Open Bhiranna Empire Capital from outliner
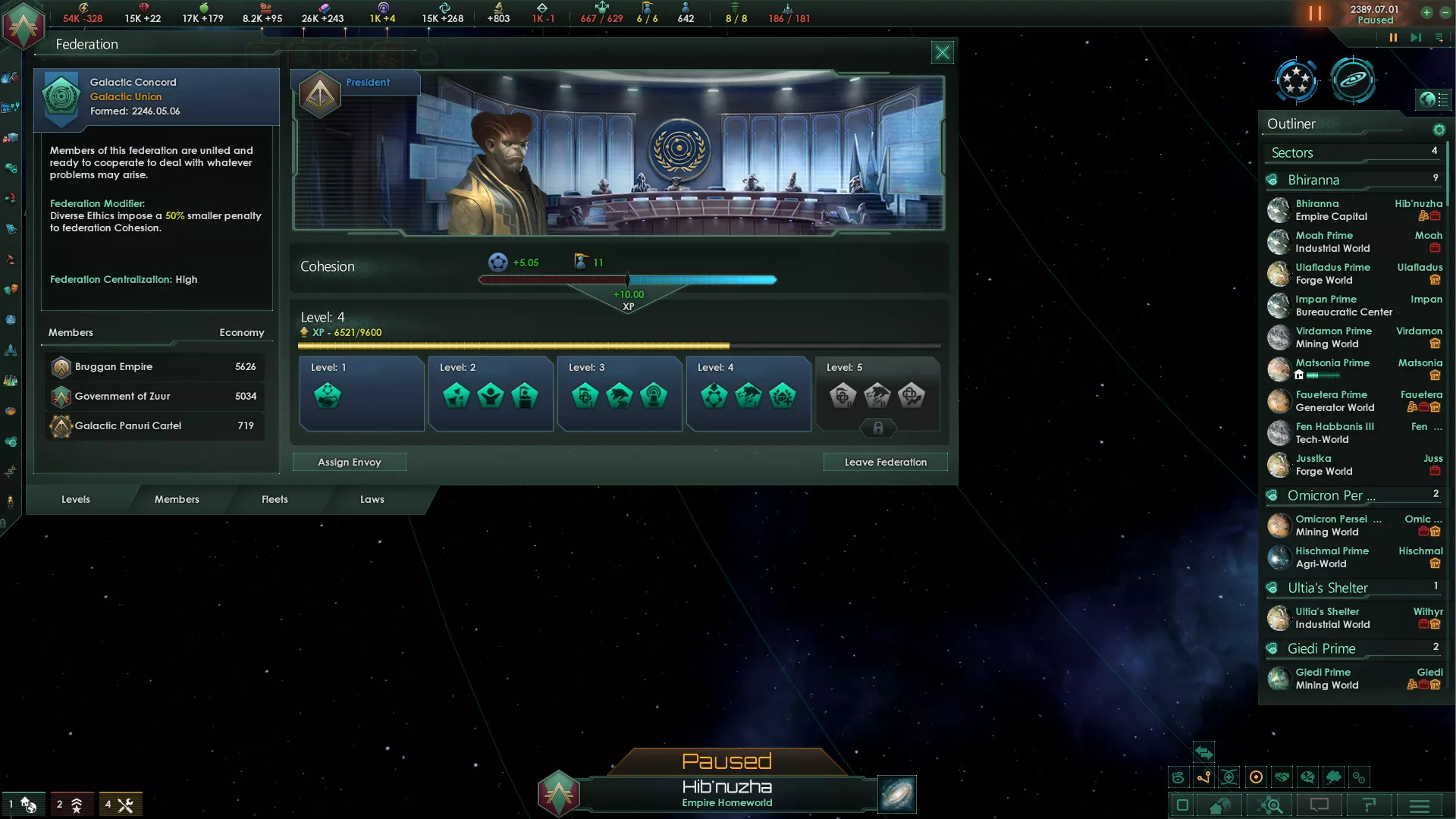 tap(1330, 210)
